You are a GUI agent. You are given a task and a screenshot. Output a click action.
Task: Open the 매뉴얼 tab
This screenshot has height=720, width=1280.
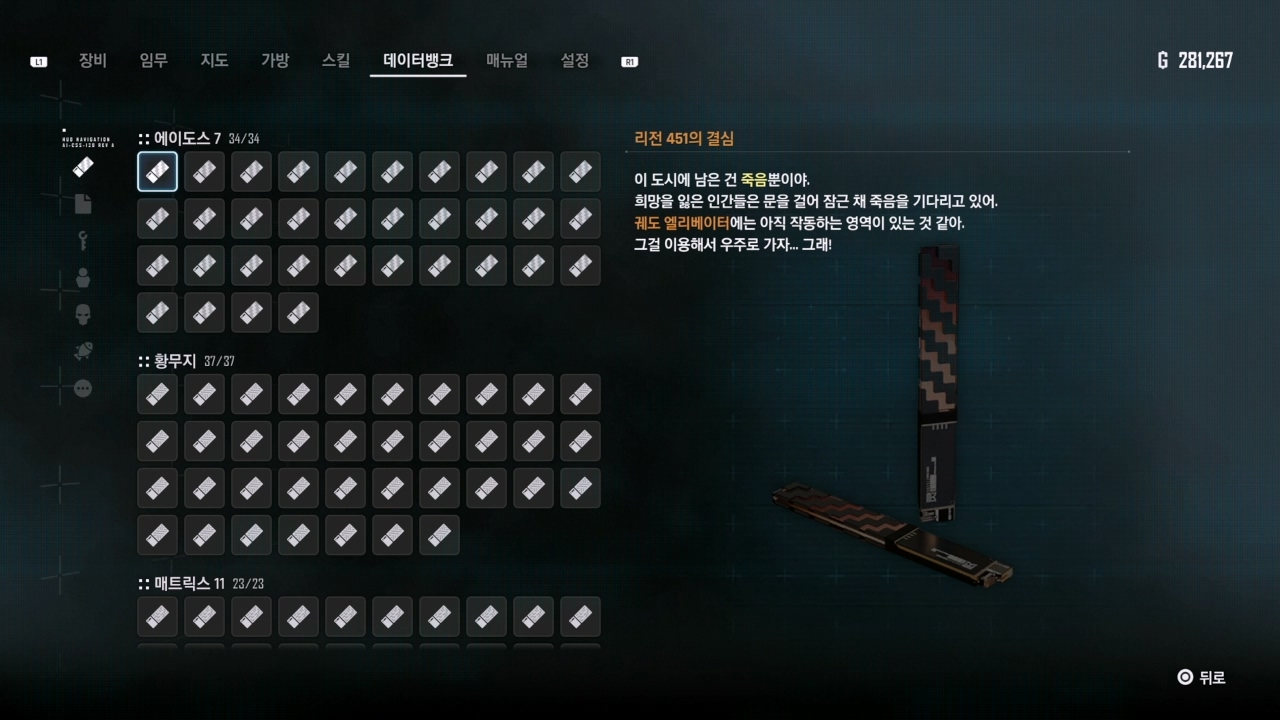(507, 61)
